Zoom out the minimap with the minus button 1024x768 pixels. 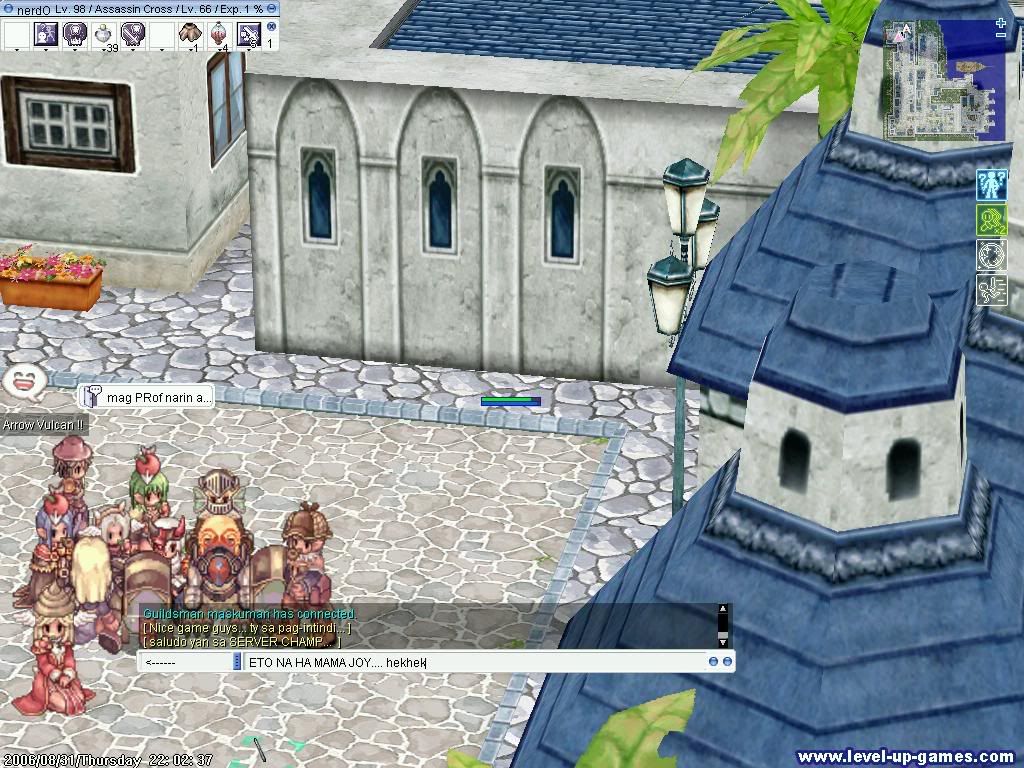click(x=1001, y=36)
